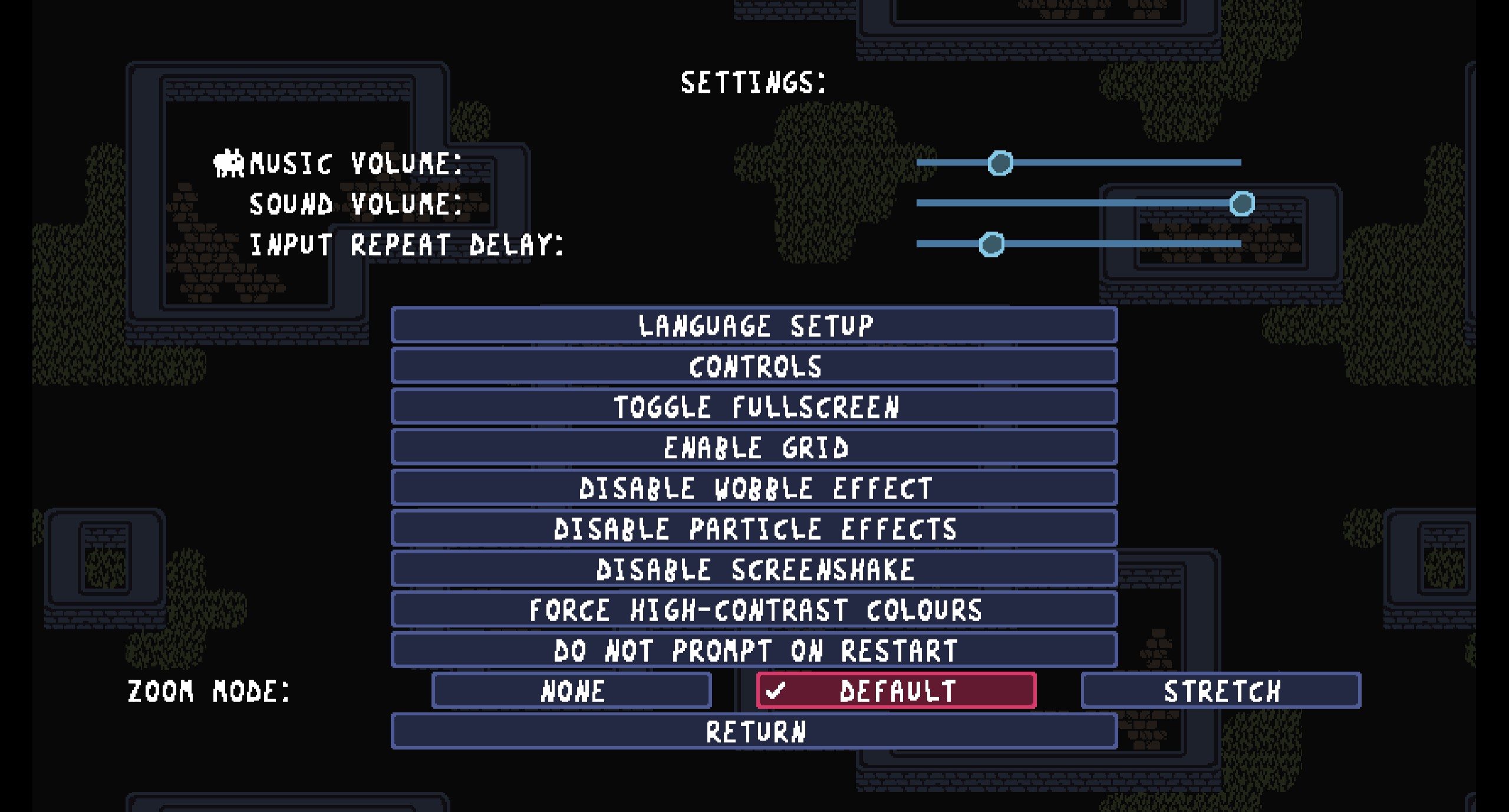1509x812 pixels.
Task: Open the Controls settings
Action: coord(754,366)
